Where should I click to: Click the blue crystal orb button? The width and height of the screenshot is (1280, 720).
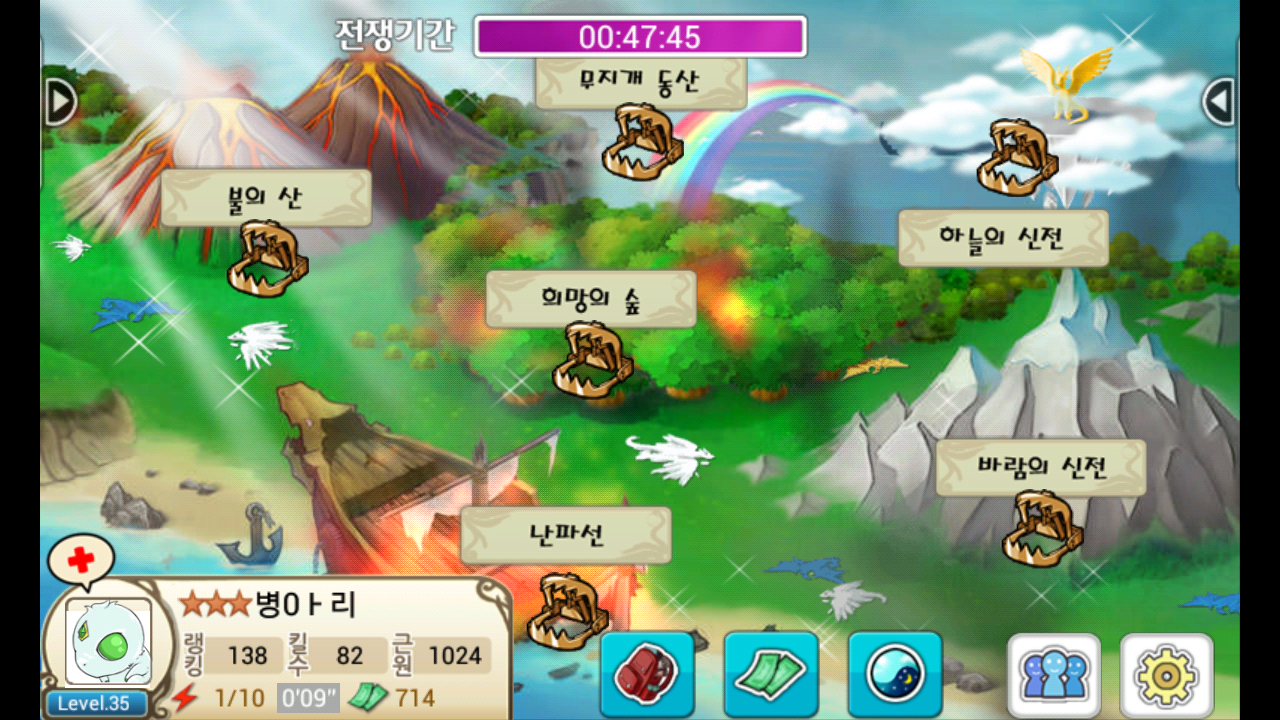click(895, 673)
